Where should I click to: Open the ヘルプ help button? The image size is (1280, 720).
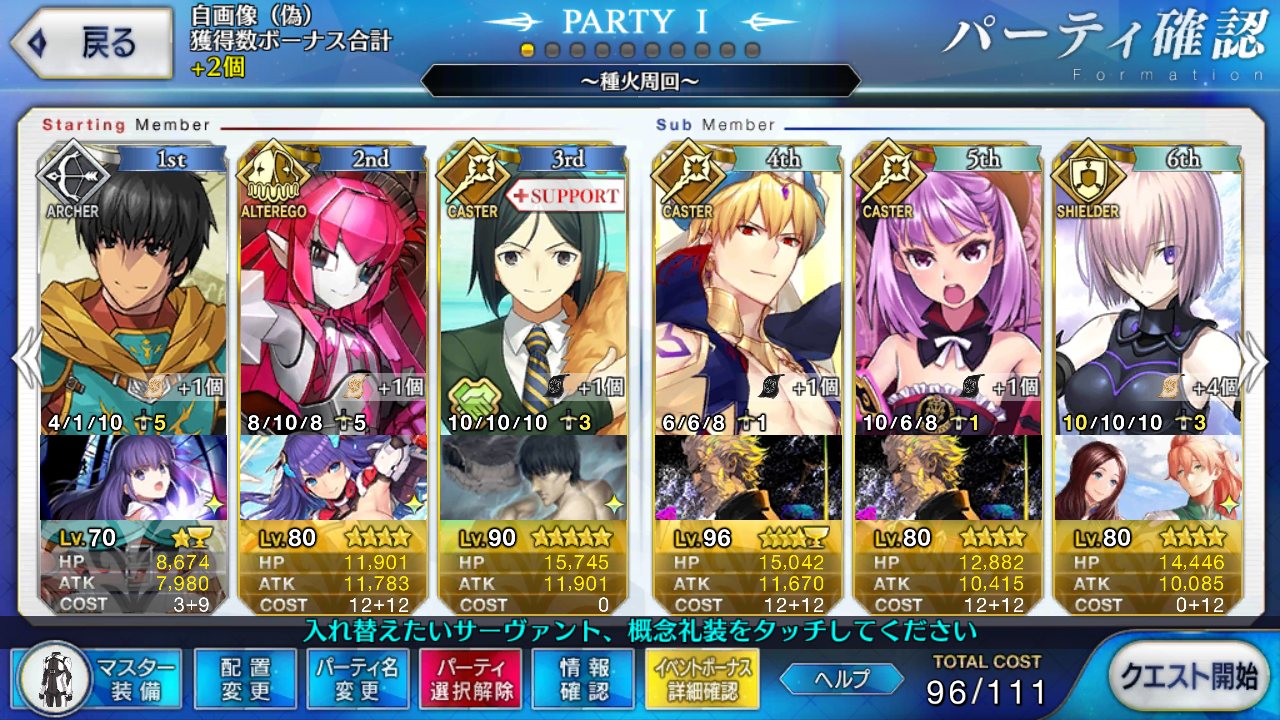[839, 678]
